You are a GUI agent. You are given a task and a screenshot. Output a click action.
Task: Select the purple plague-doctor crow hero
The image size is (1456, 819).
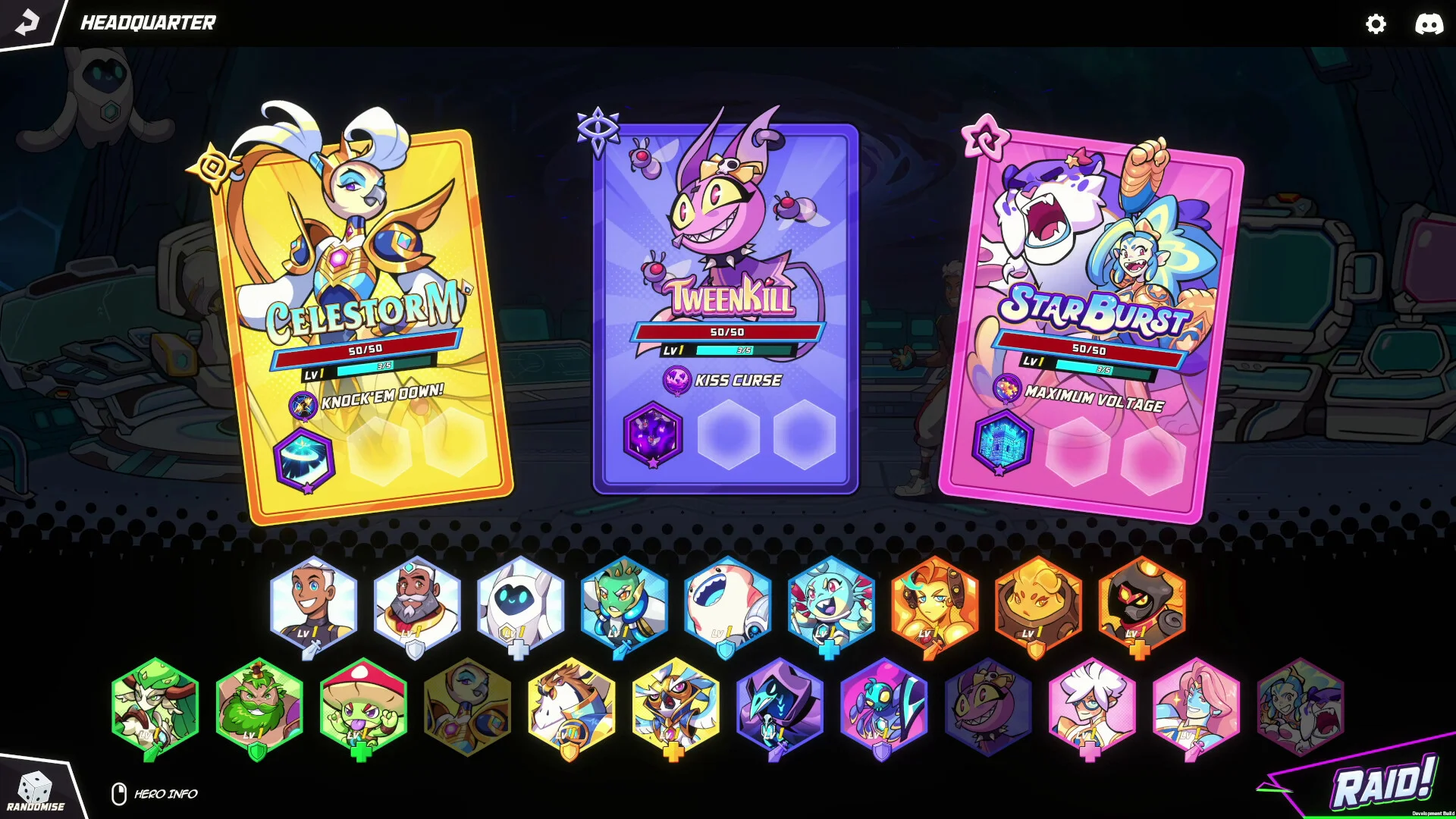pos(780,705)
